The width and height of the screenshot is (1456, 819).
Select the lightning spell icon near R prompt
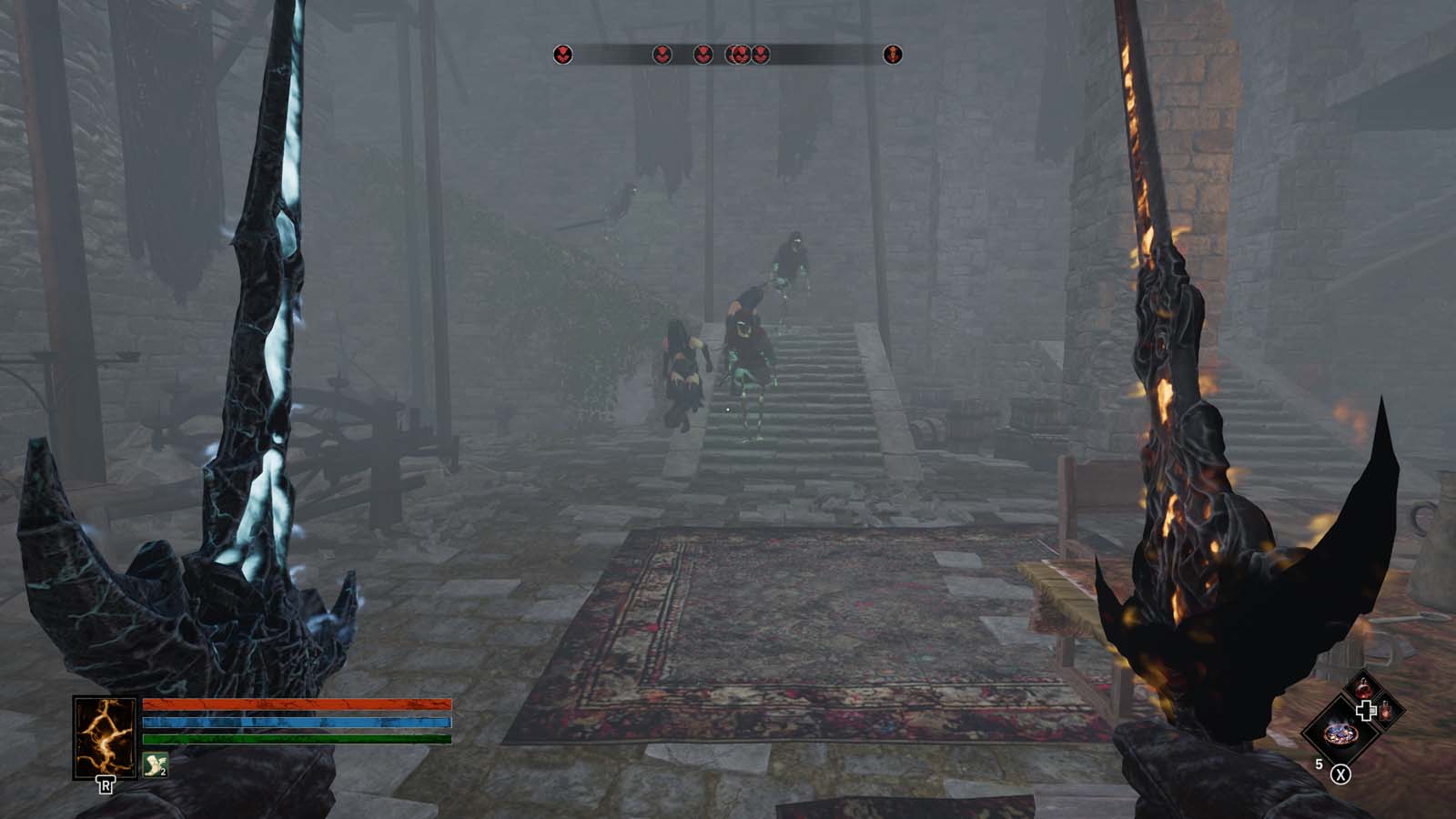pos(105,737)
